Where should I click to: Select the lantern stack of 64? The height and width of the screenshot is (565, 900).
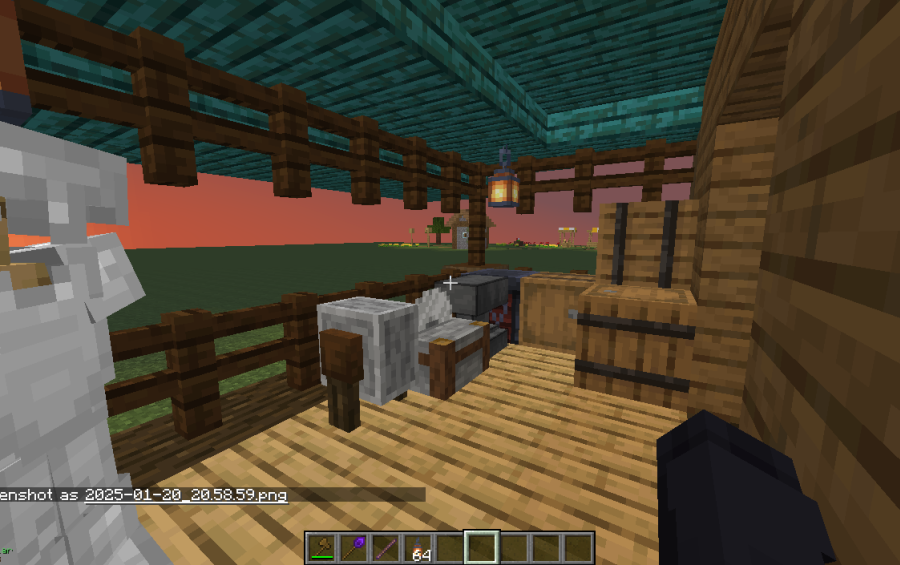pos(418,547)
